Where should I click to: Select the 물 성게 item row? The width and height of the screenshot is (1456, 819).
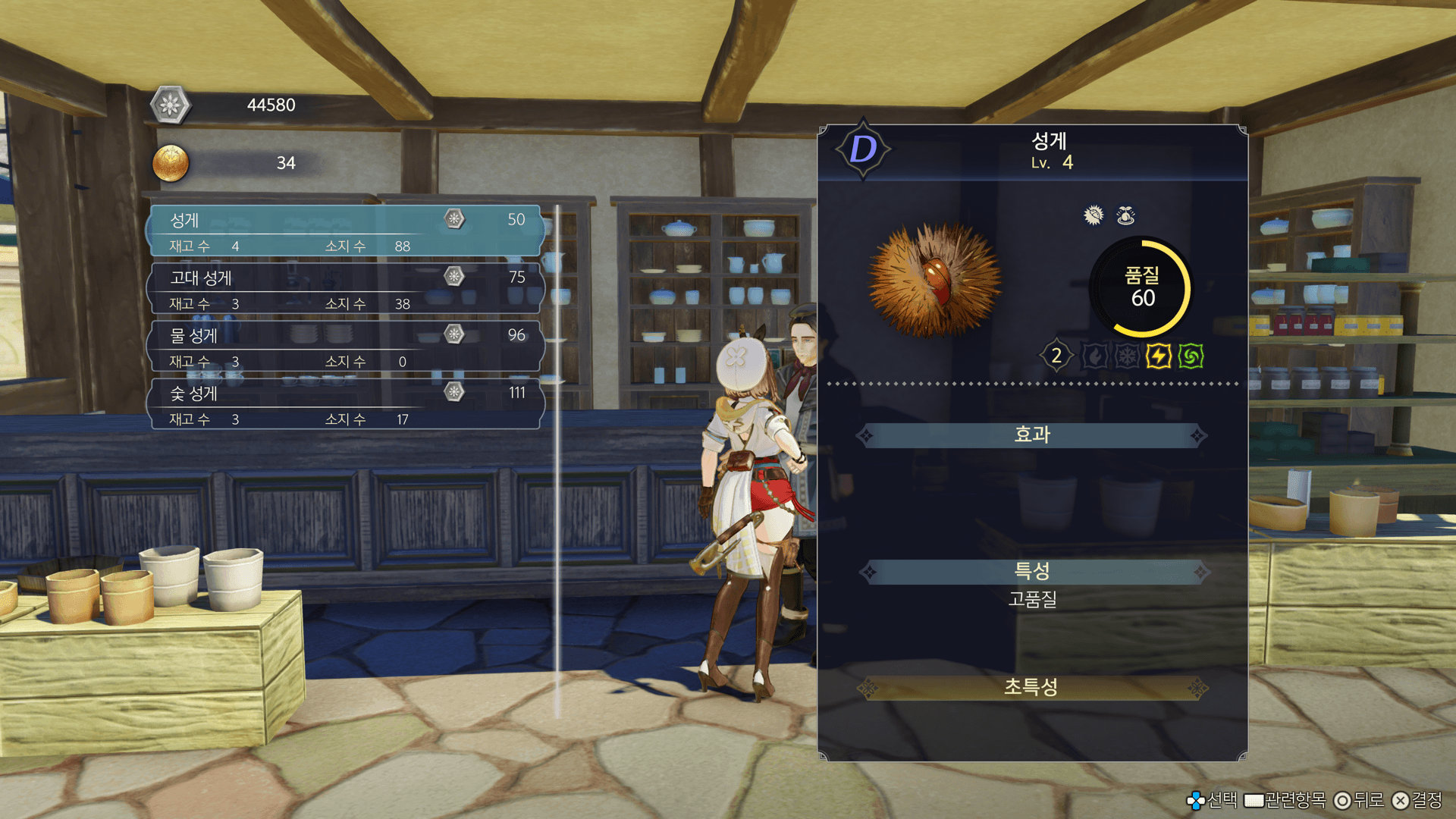pos(345,347)
